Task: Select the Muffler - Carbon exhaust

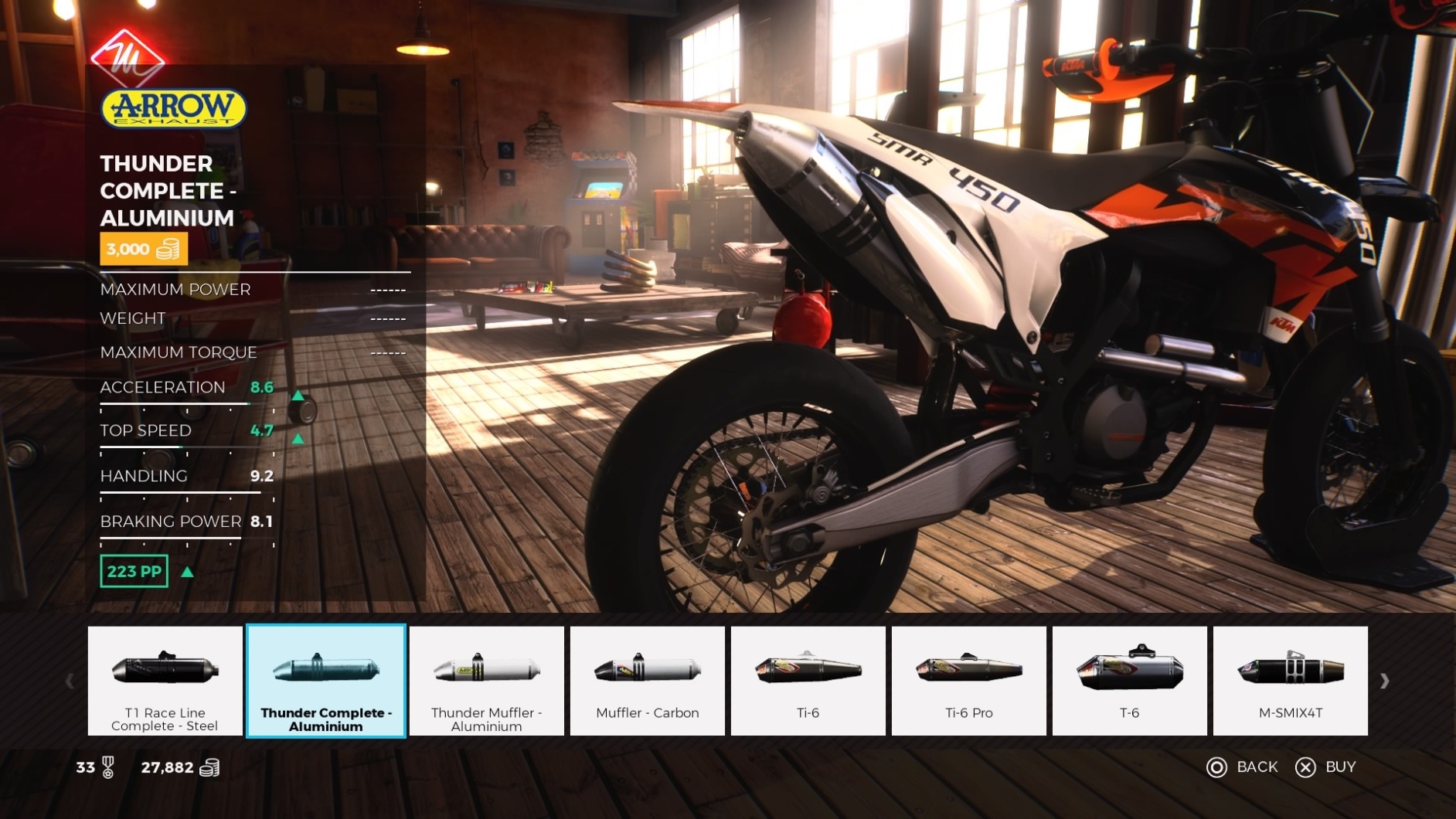Action: (647, 680)
